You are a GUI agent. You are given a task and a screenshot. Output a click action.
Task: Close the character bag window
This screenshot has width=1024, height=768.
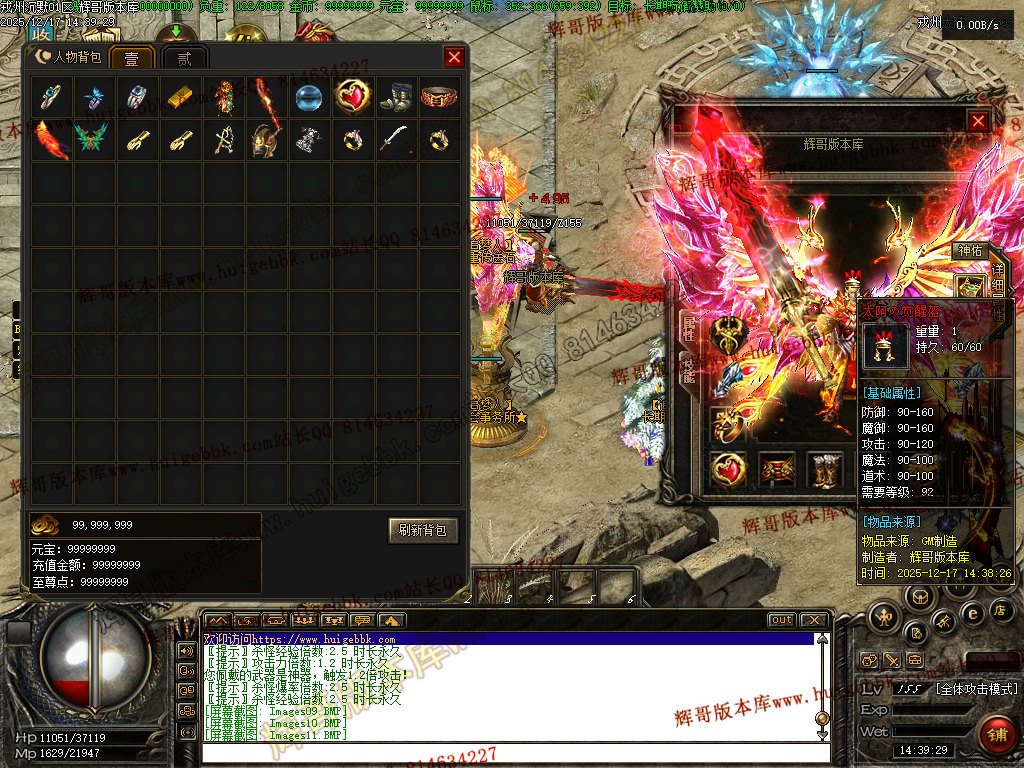454,57
